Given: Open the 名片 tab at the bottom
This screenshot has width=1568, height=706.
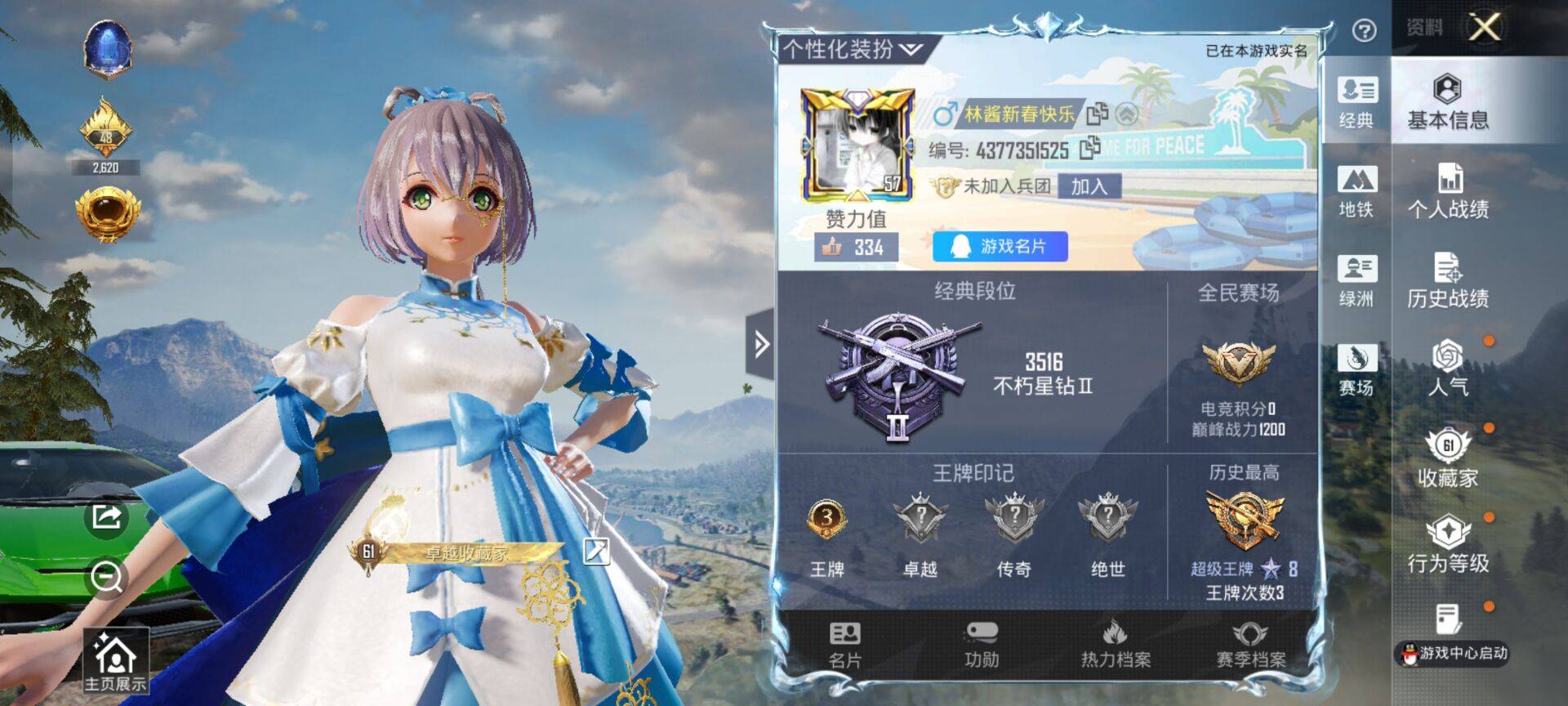Looking at the screenshot, I should coord(844,644).
